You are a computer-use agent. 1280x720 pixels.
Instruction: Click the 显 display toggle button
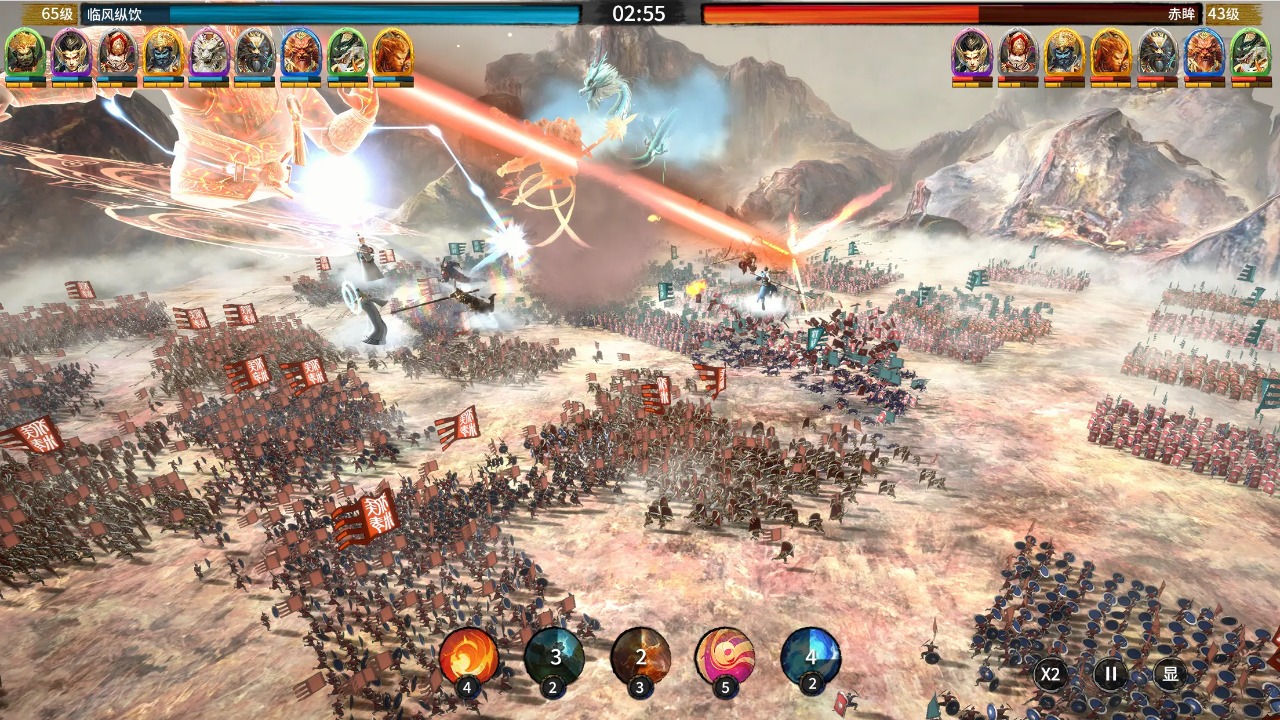point(1170,674)
